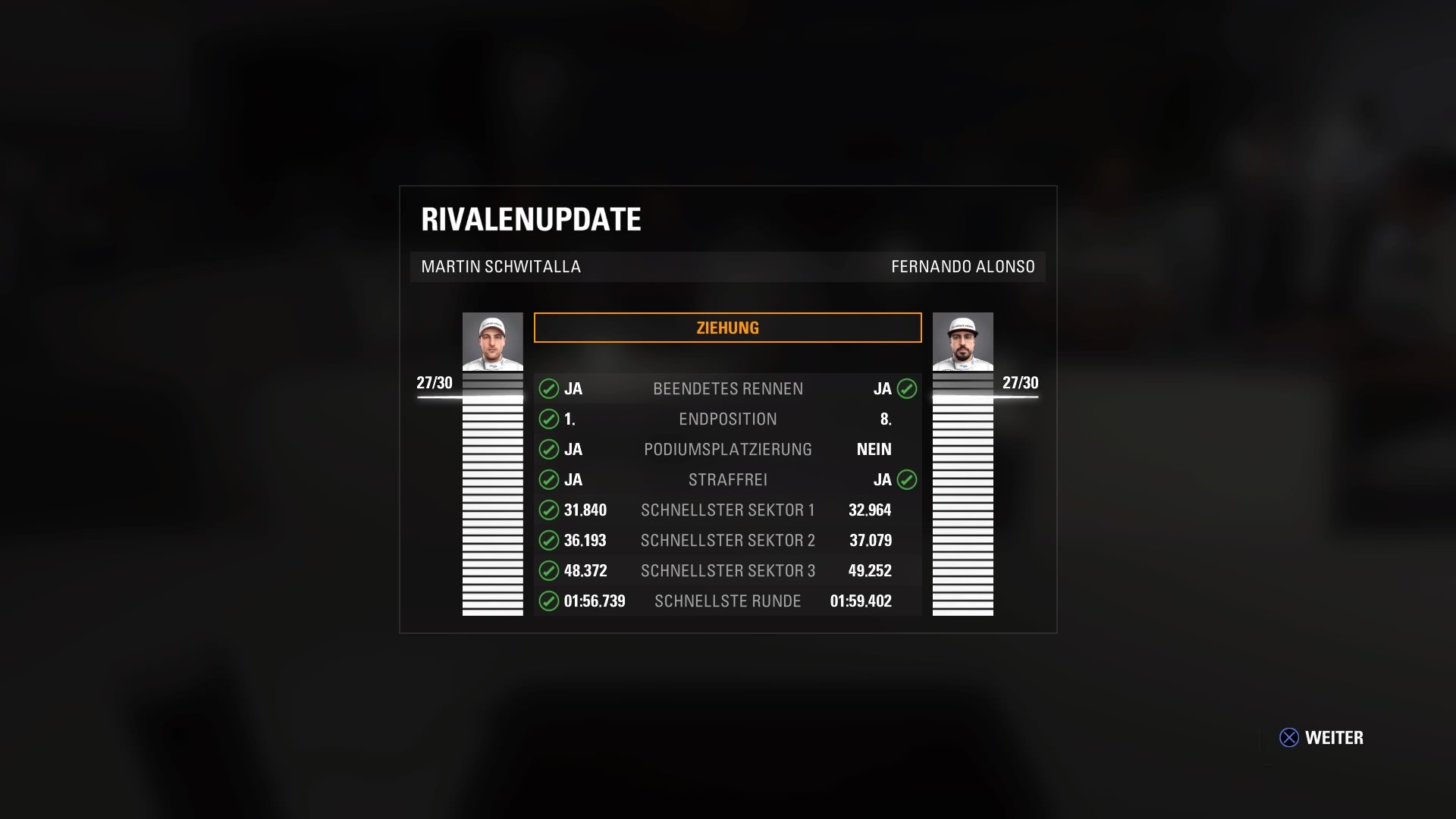1456x819 pixels.
Task: Click Fernando Alonso's portrait thumbnail
Action: [962, 344]
